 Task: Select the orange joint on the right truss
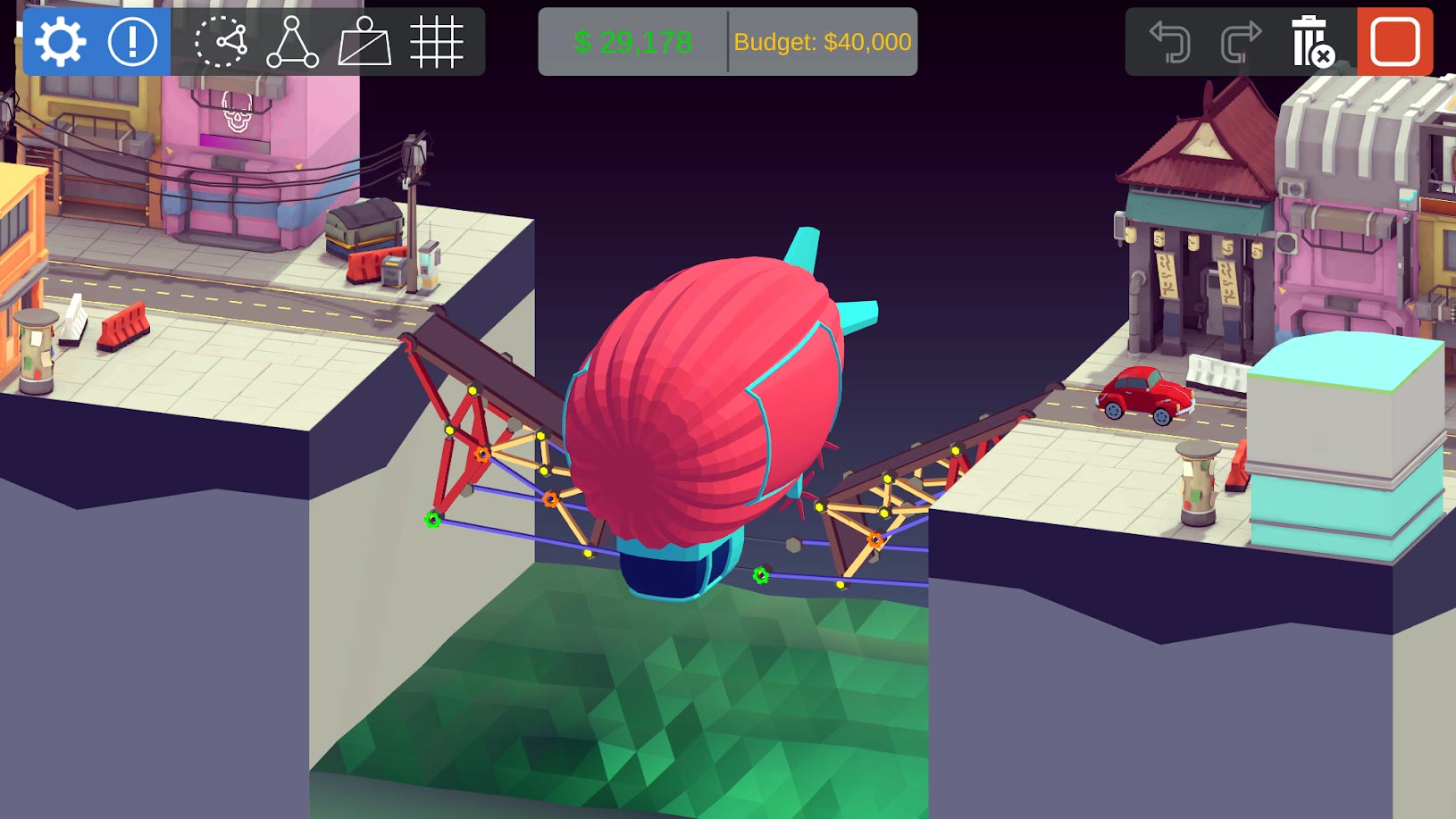874,539
